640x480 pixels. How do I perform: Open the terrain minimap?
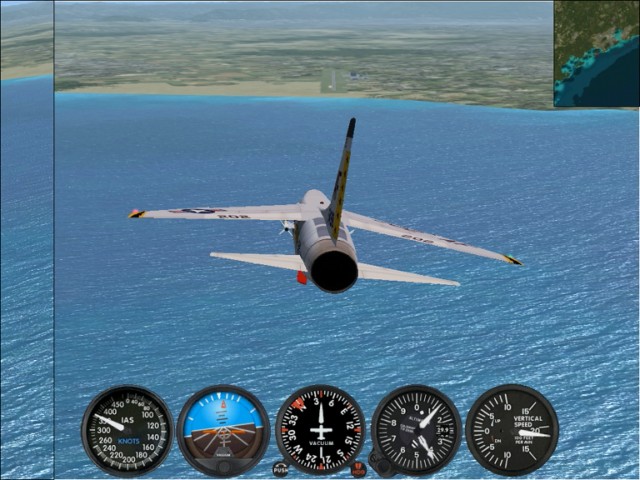pyautogui.click(x=596, y=53)
